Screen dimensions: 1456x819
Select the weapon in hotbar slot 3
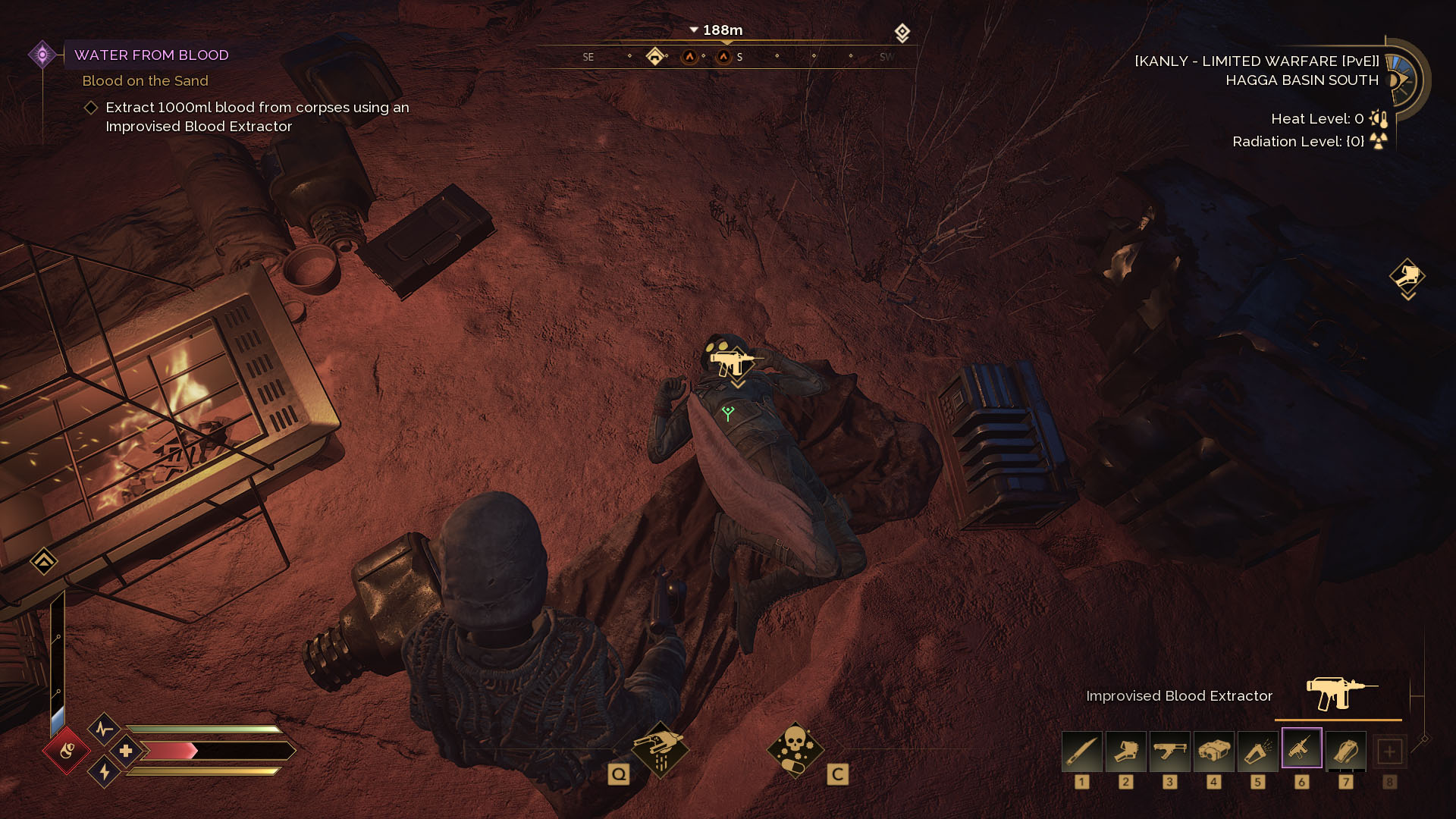[x=1170, y=751]
